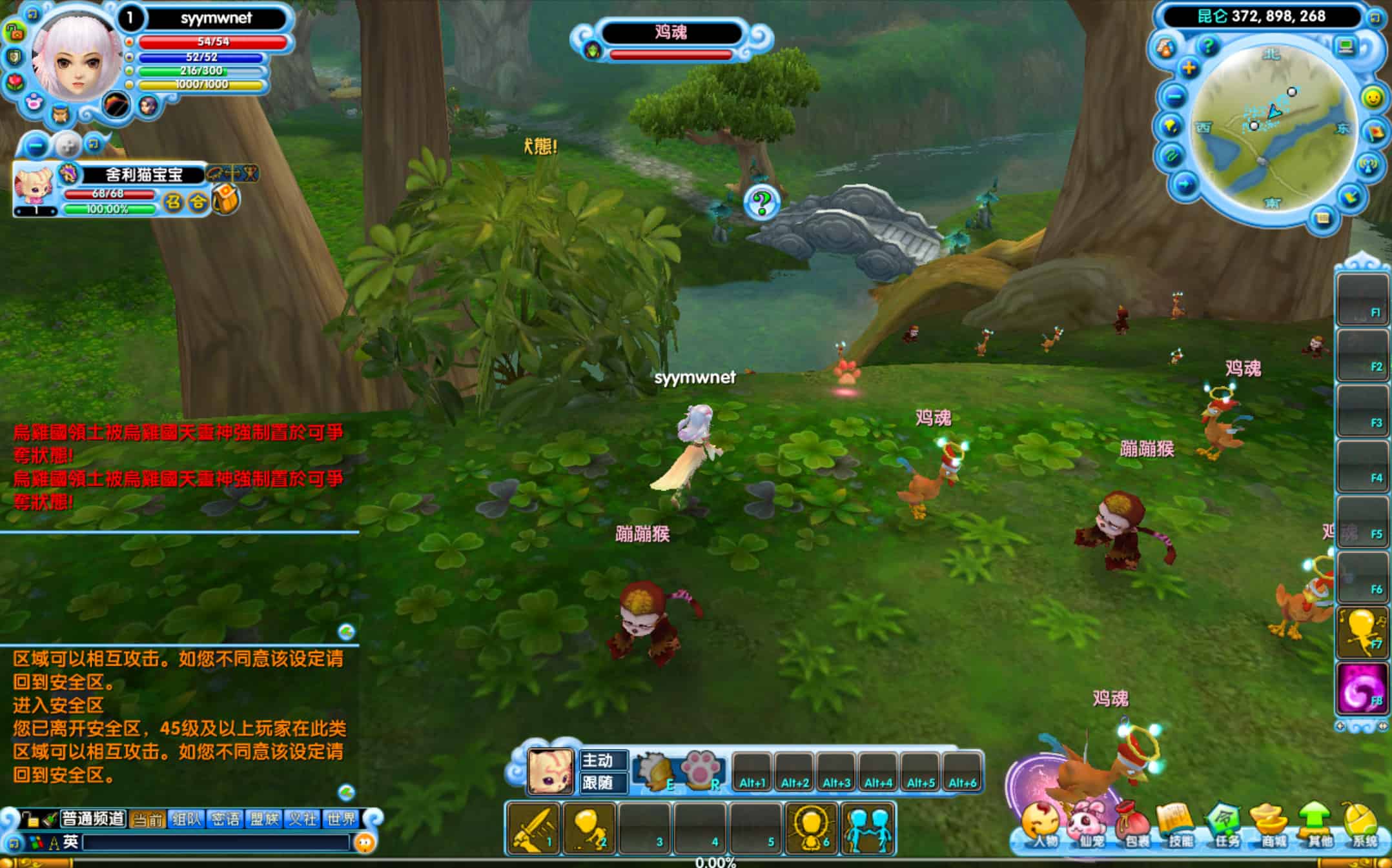
Task: Switch chat to the 组队 team tab
Action: pos(186,820)
